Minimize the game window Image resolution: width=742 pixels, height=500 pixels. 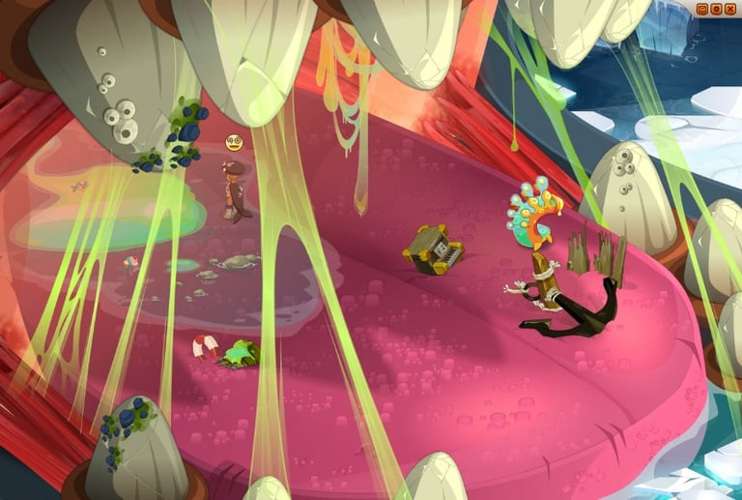(703, 9)
